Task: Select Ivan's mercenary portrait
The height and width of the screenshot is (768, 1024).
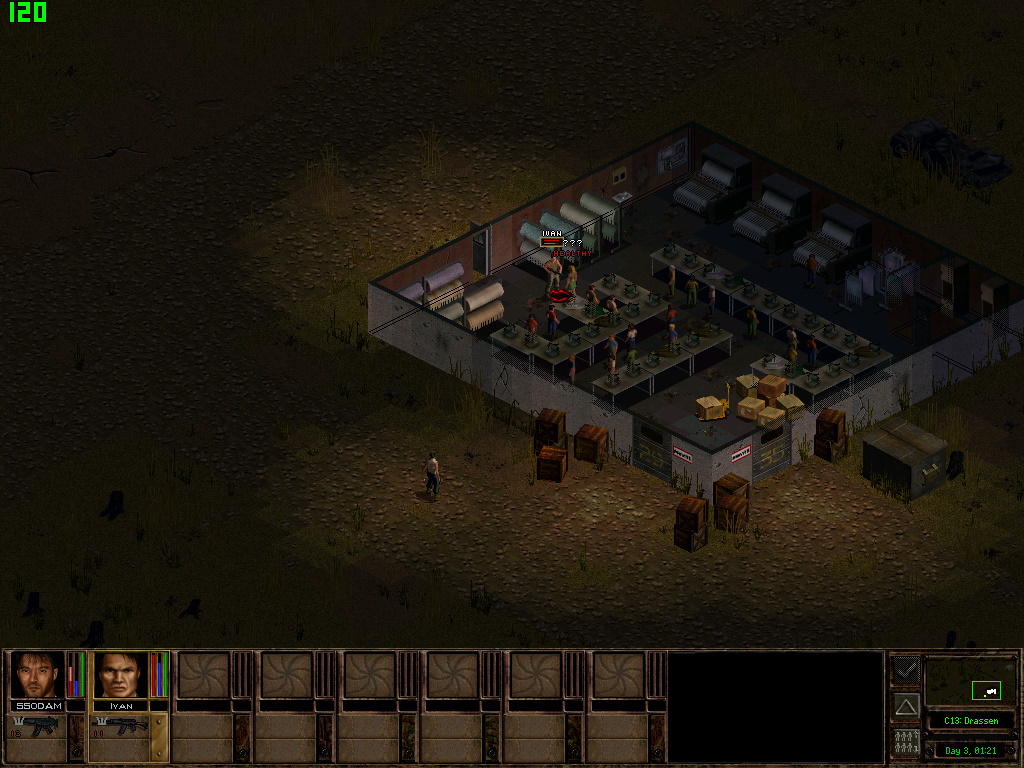Action: 120,675
